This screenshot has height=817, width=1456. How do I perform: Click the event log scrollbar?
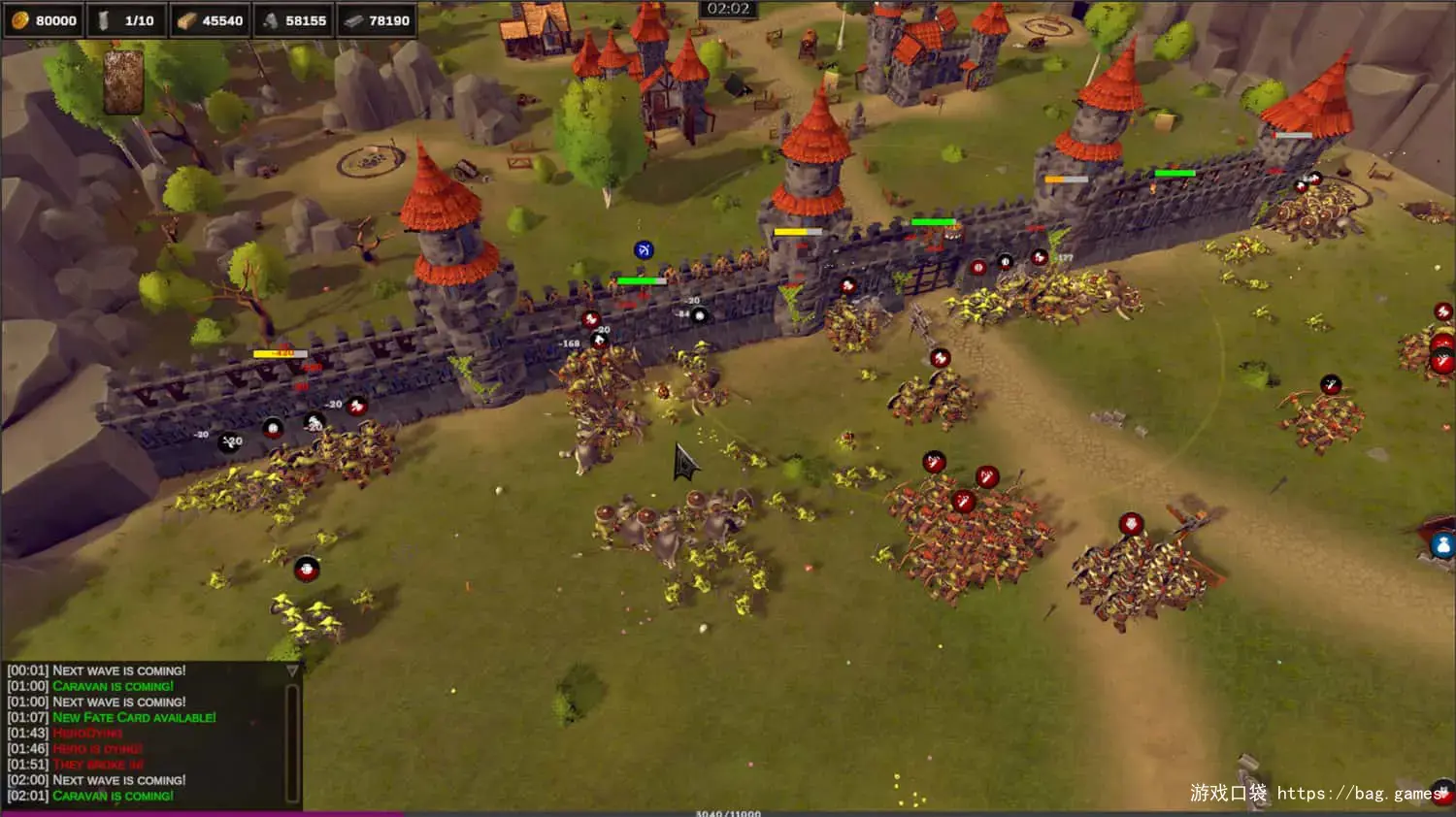(x=291, y=741)
